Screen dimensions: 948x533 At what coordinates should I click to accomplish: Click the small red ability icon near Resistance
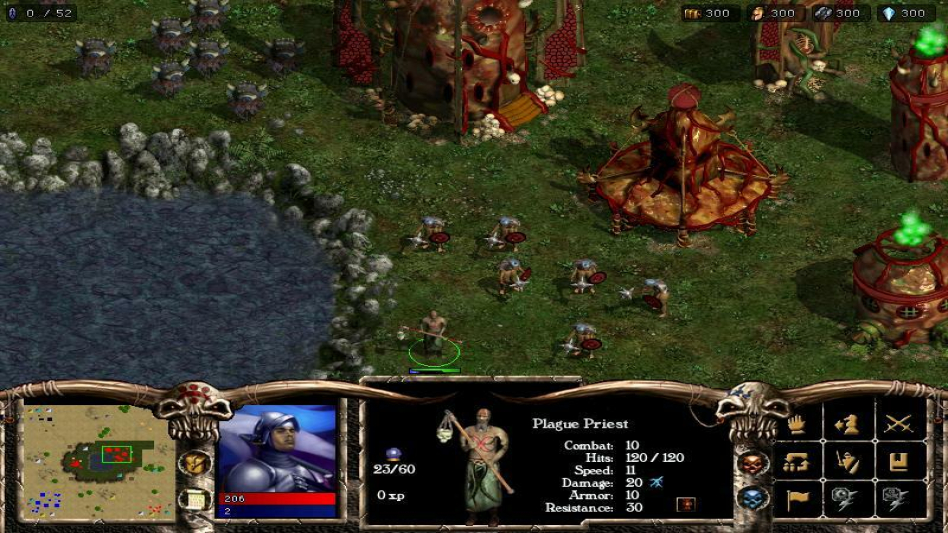685,504
